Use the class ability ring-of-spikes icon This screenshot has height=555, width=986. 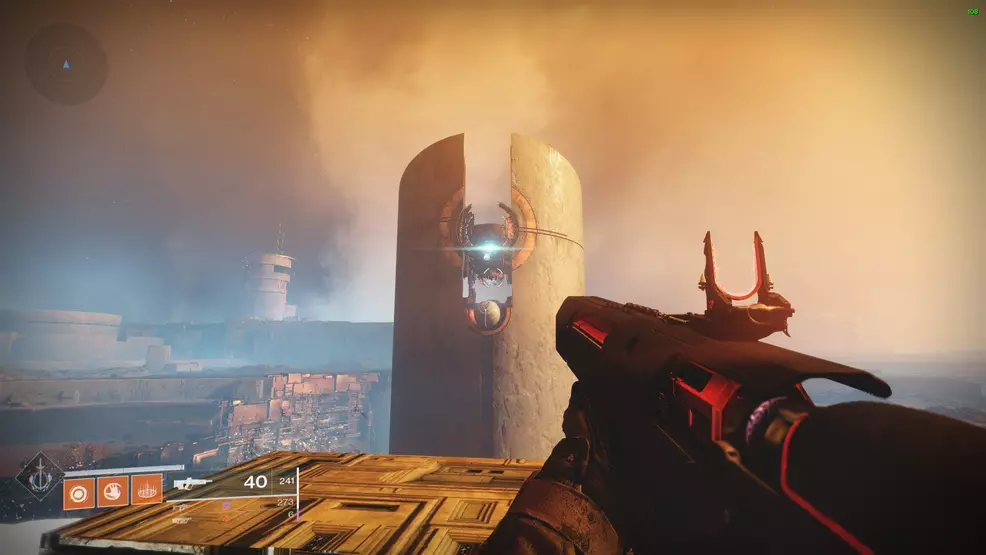[147, 490]
